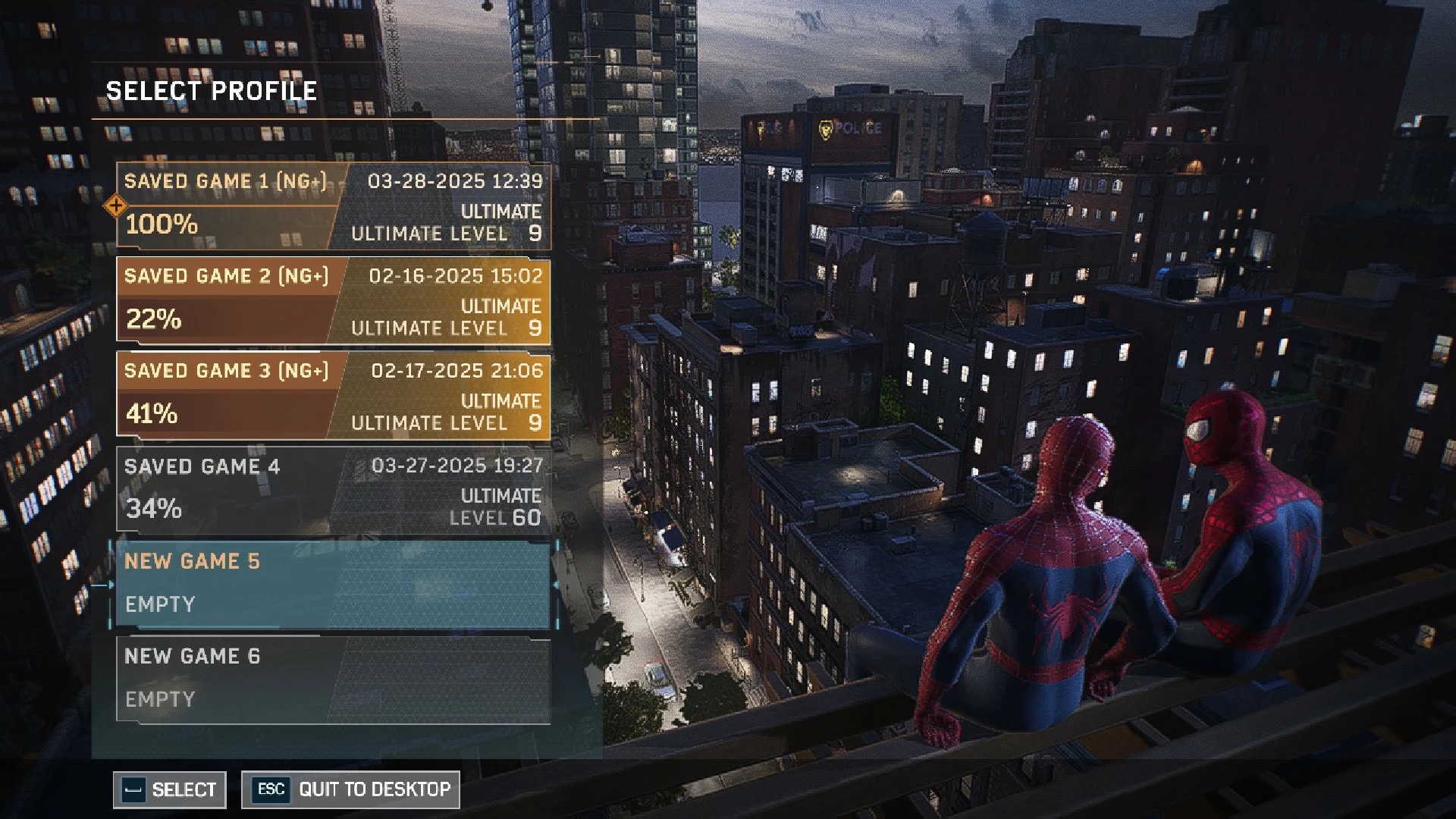Click the 100% completion indicator on Saved Game 1
The width and height of the screenshot is (1456, 819).
[161, 225]
